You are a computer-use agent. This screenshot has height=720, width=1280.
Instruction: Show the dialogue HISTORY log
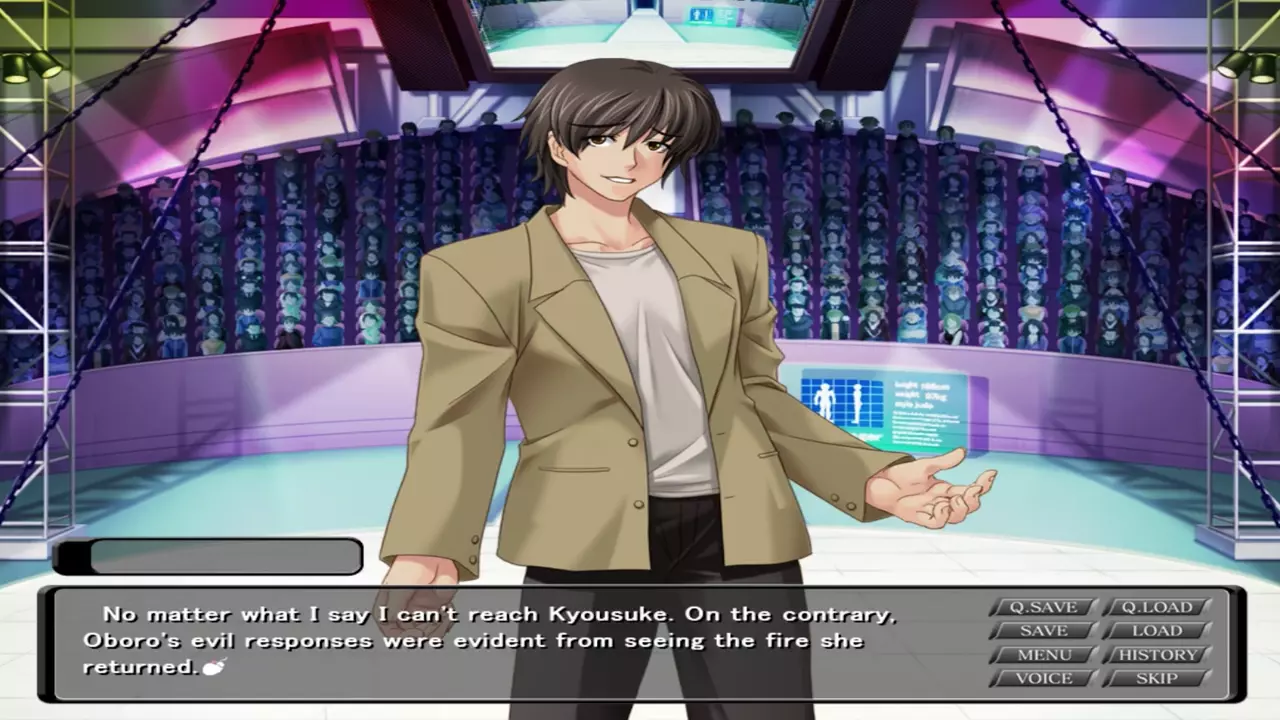tap(1156, 655)
